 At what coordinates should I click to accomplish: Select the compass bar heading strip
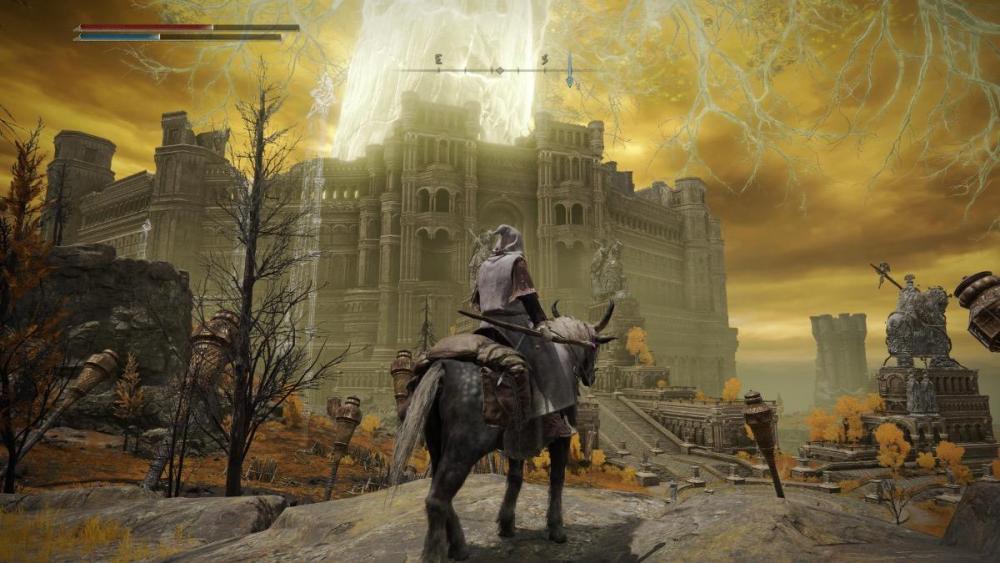pos(490,69)
